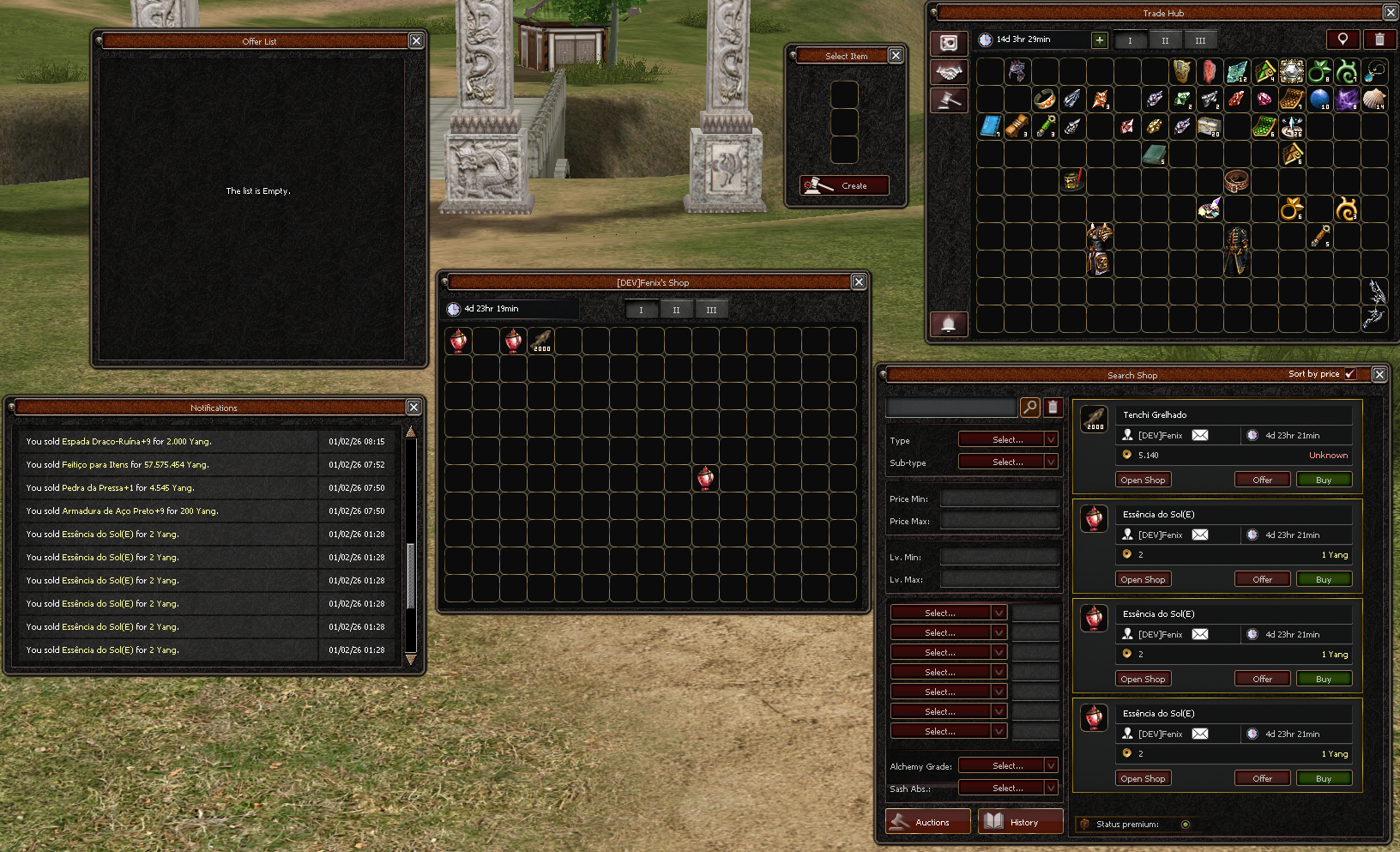
Task: Click the search input field in Search Shop
Action: click(x=952, y=406)
